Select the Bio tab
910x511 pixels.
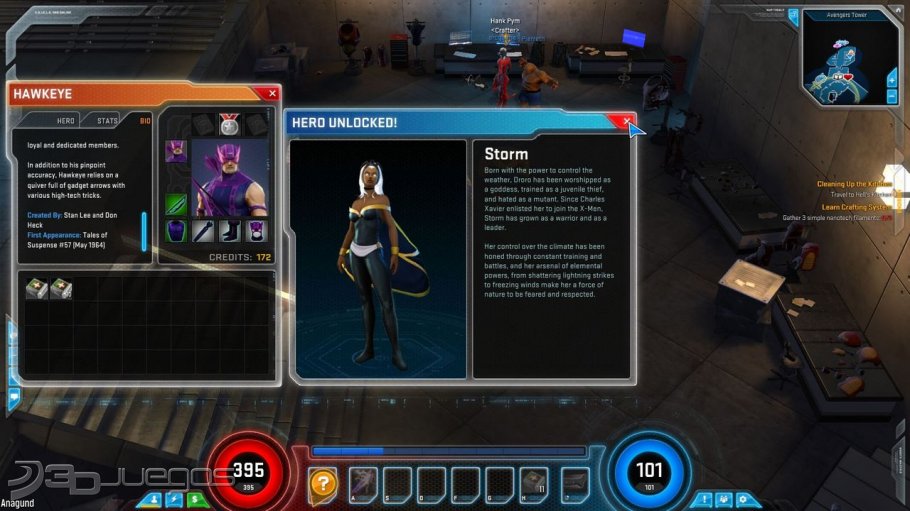[144, 120]
